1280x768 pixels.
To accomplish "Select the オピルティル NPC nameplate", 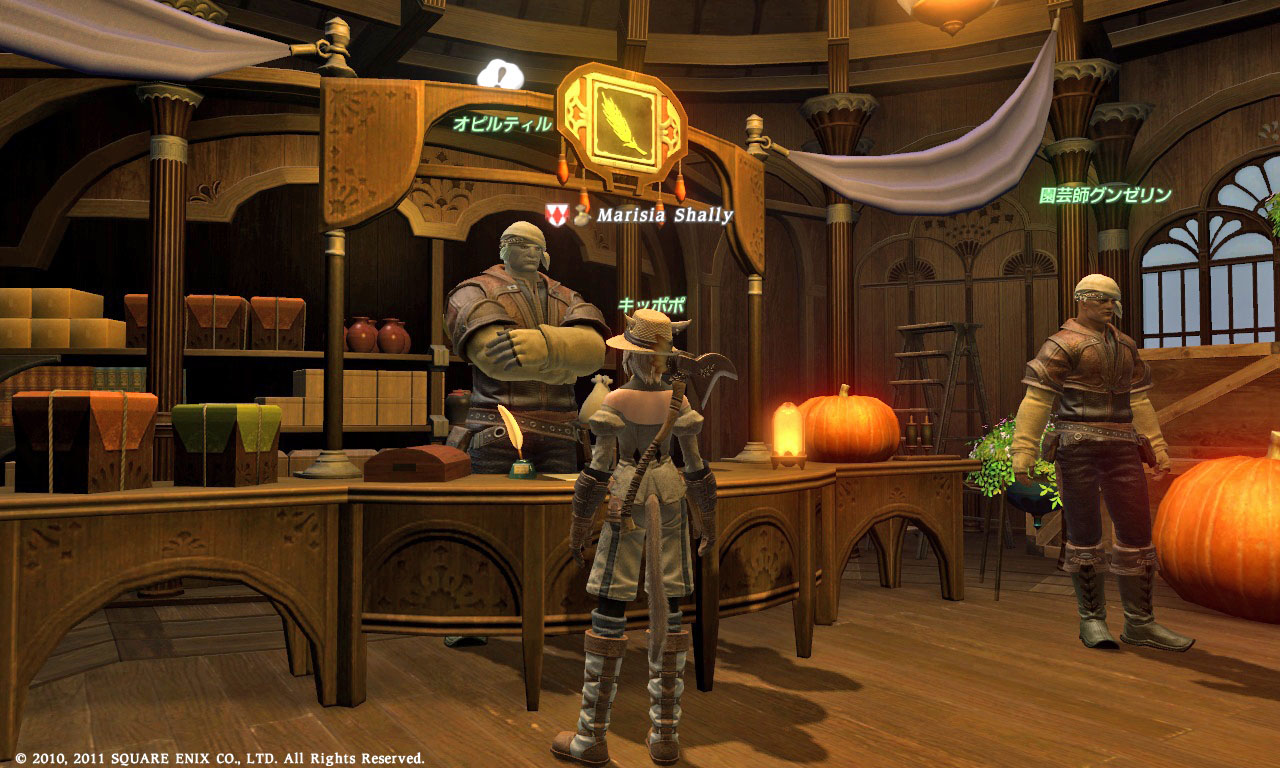I will click(502, 124).
